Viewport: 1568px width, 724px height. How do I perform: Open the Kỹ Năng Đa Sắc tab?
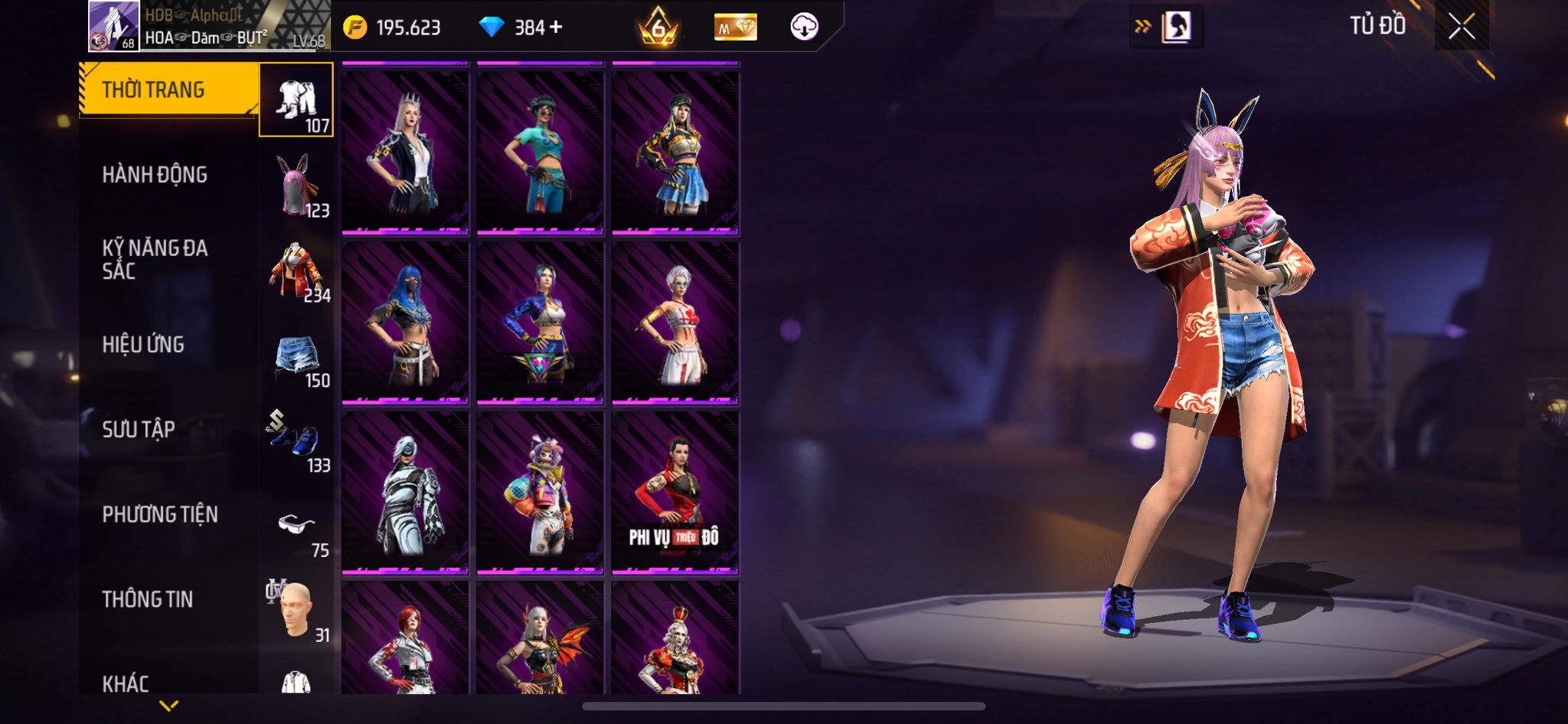point(155,259)
